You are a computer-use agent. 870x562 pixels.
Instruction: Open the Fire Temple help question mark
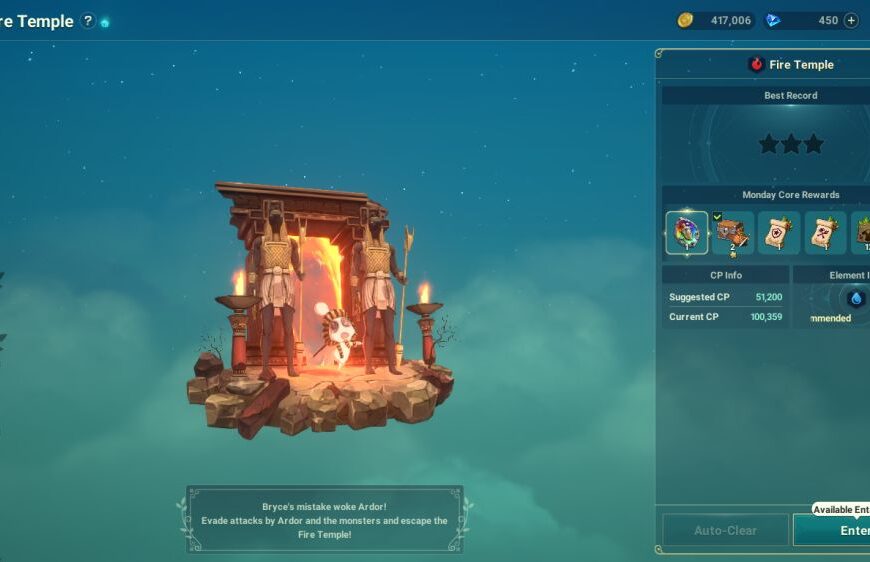tap(88, 21)
